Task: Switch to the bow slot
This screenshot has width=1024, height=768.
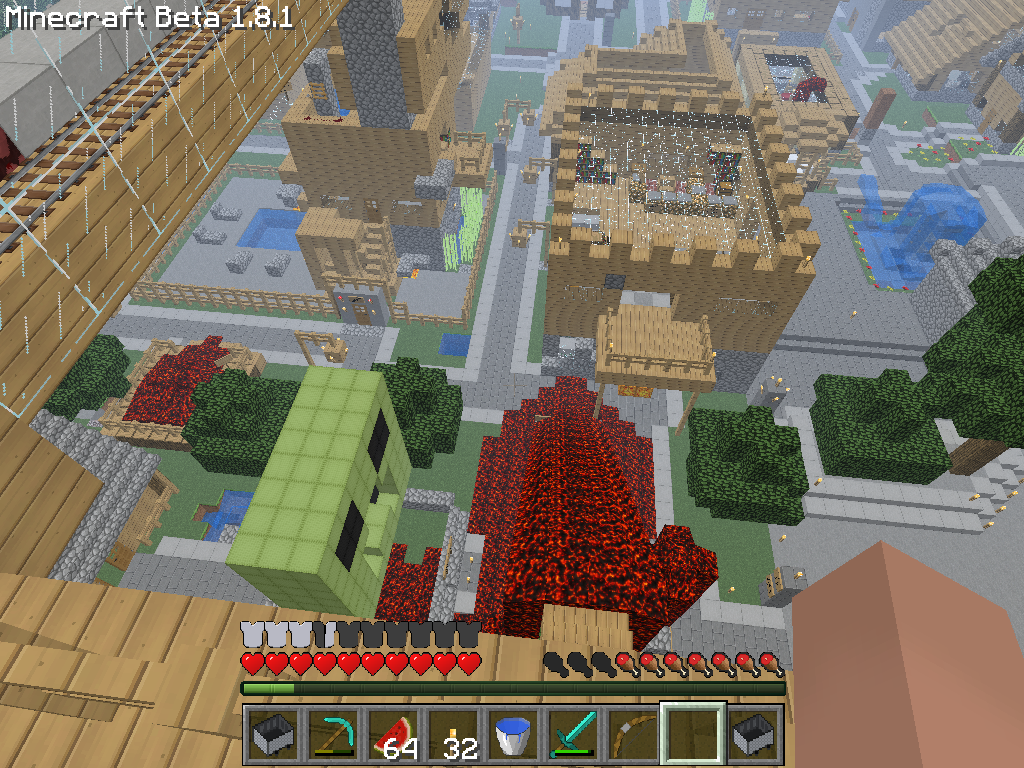Action: point(633,735)
